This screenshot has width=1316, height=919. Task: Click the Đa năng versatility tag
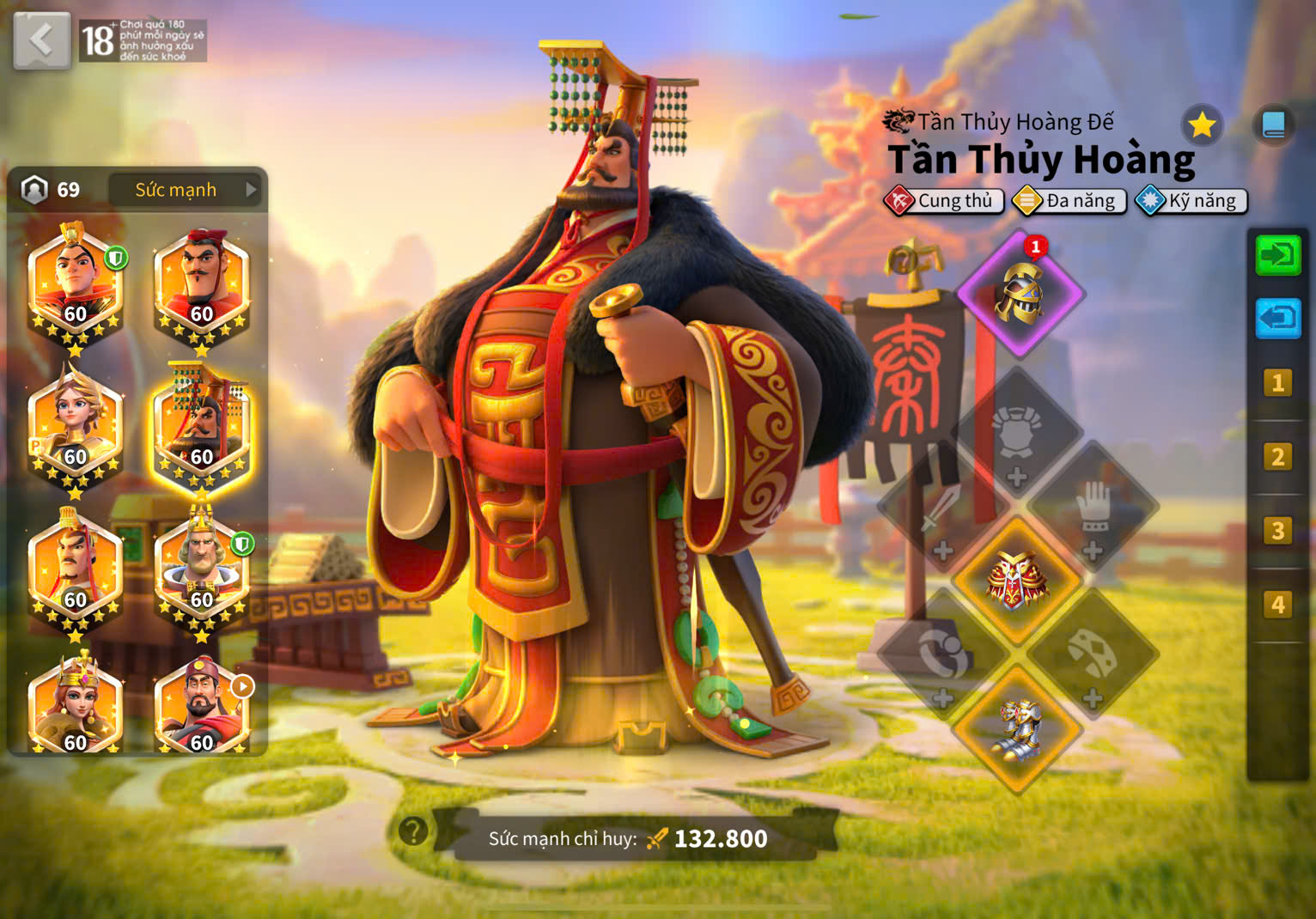pos(1069,201)
